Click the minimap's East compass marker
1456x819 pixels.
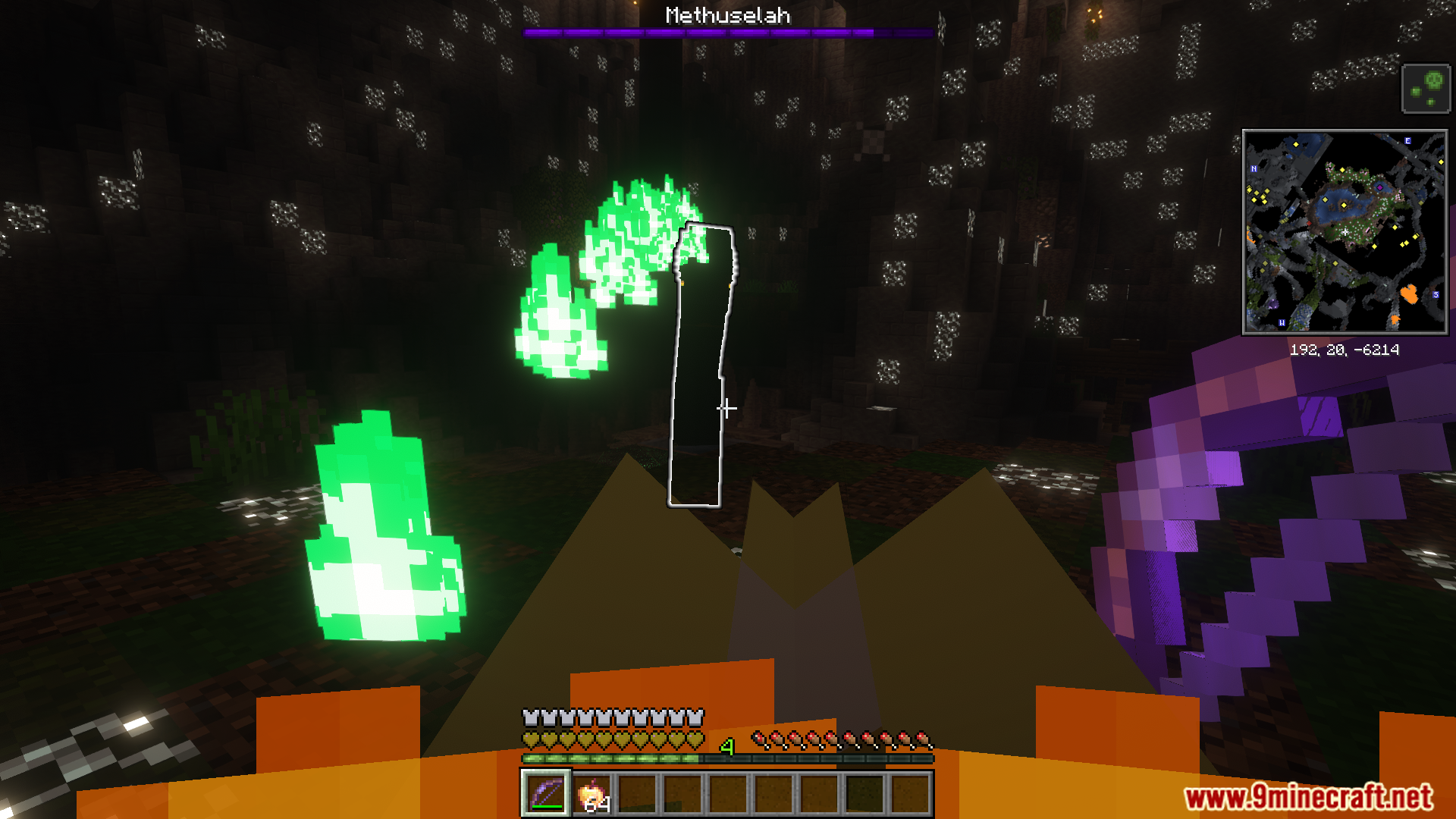1407,141
